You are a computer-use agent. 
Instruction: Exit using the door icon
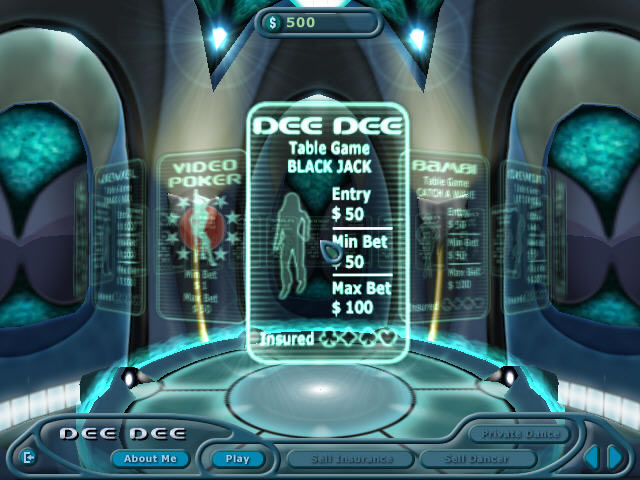click(27, 458)
